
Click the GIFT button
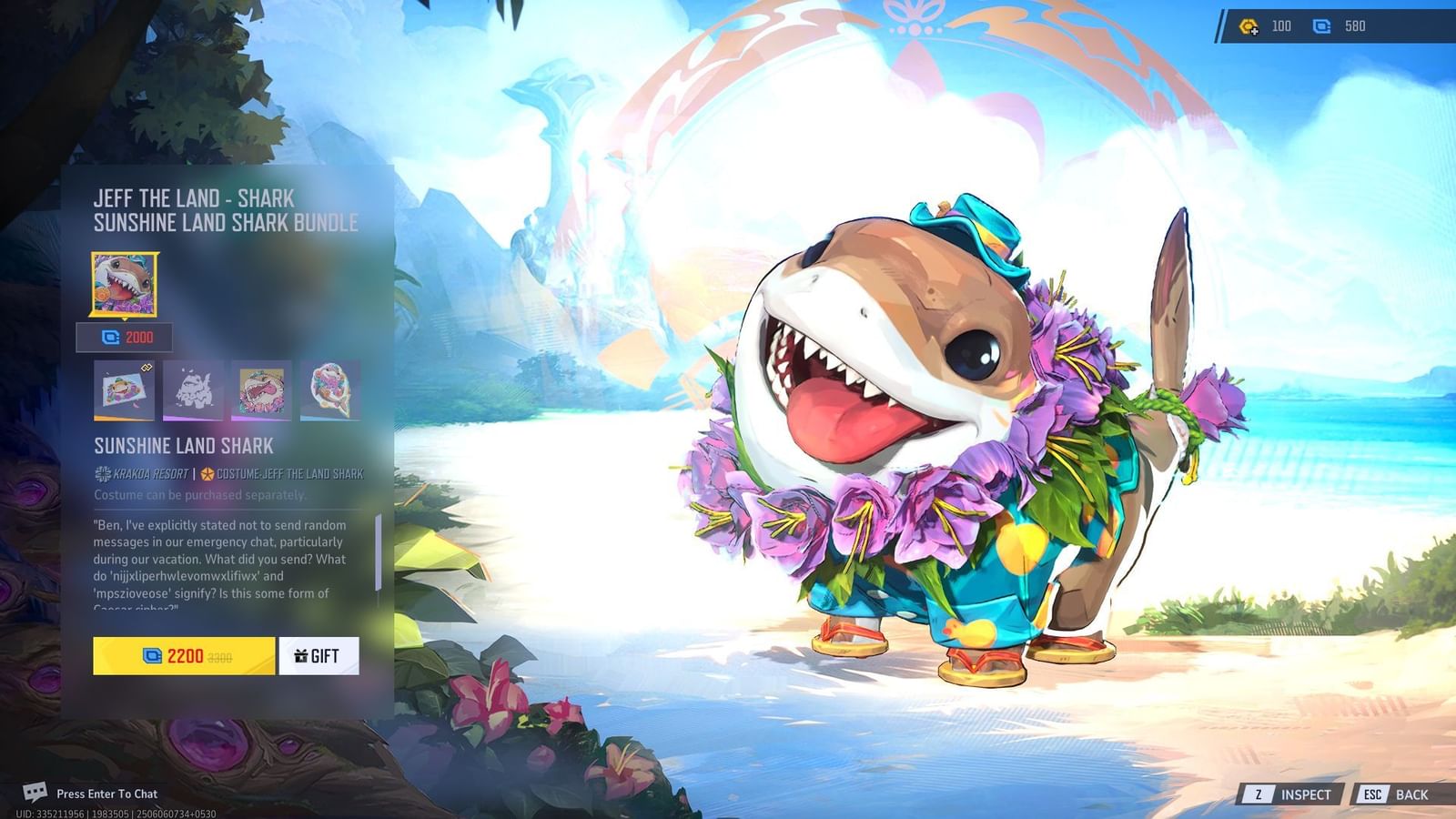coord(318,655)
